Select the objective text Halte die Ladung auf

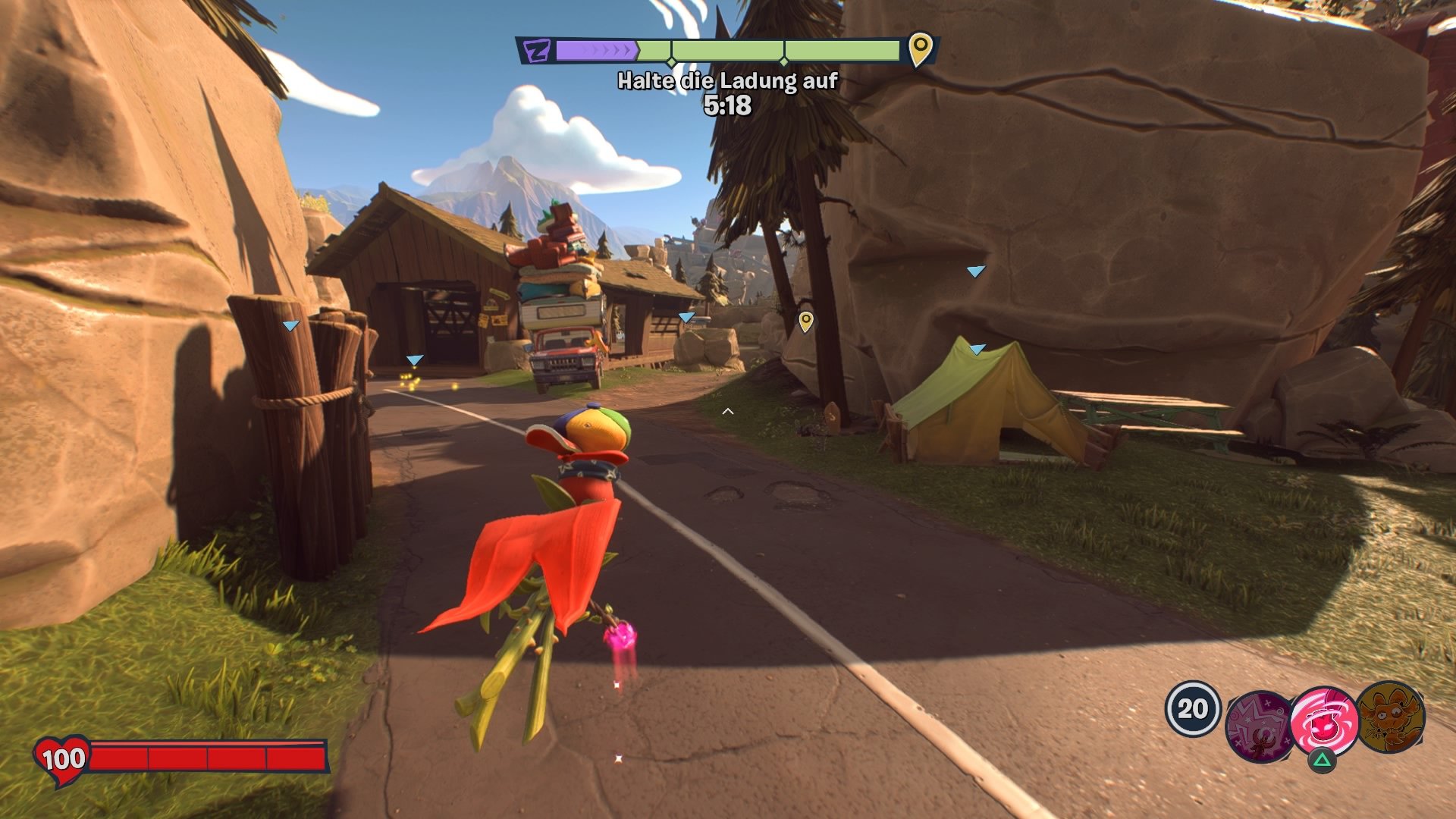[727, 80]
